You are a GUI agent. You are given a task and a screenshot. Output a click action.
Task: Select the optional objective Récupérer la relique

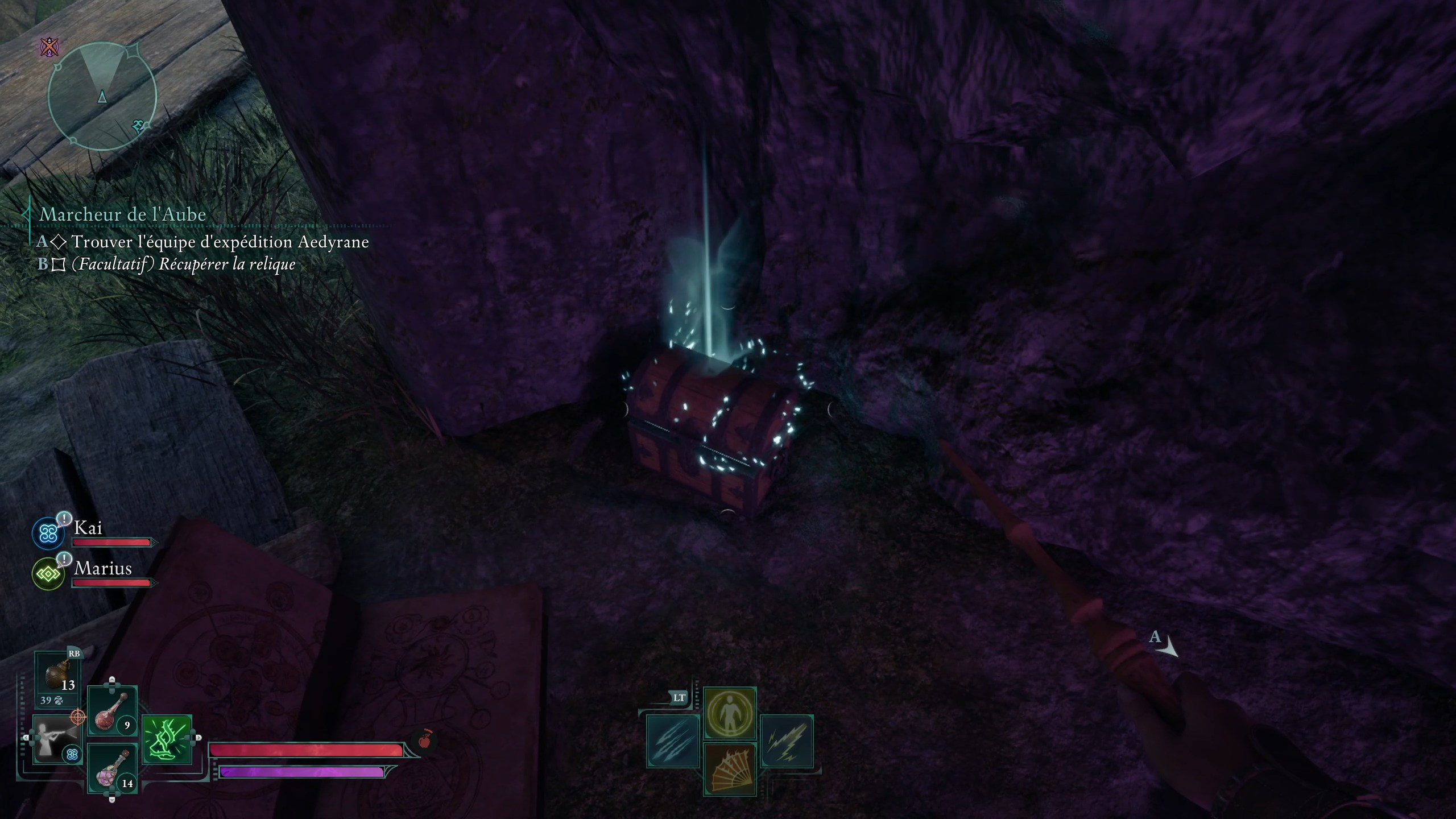coord(183,264)
